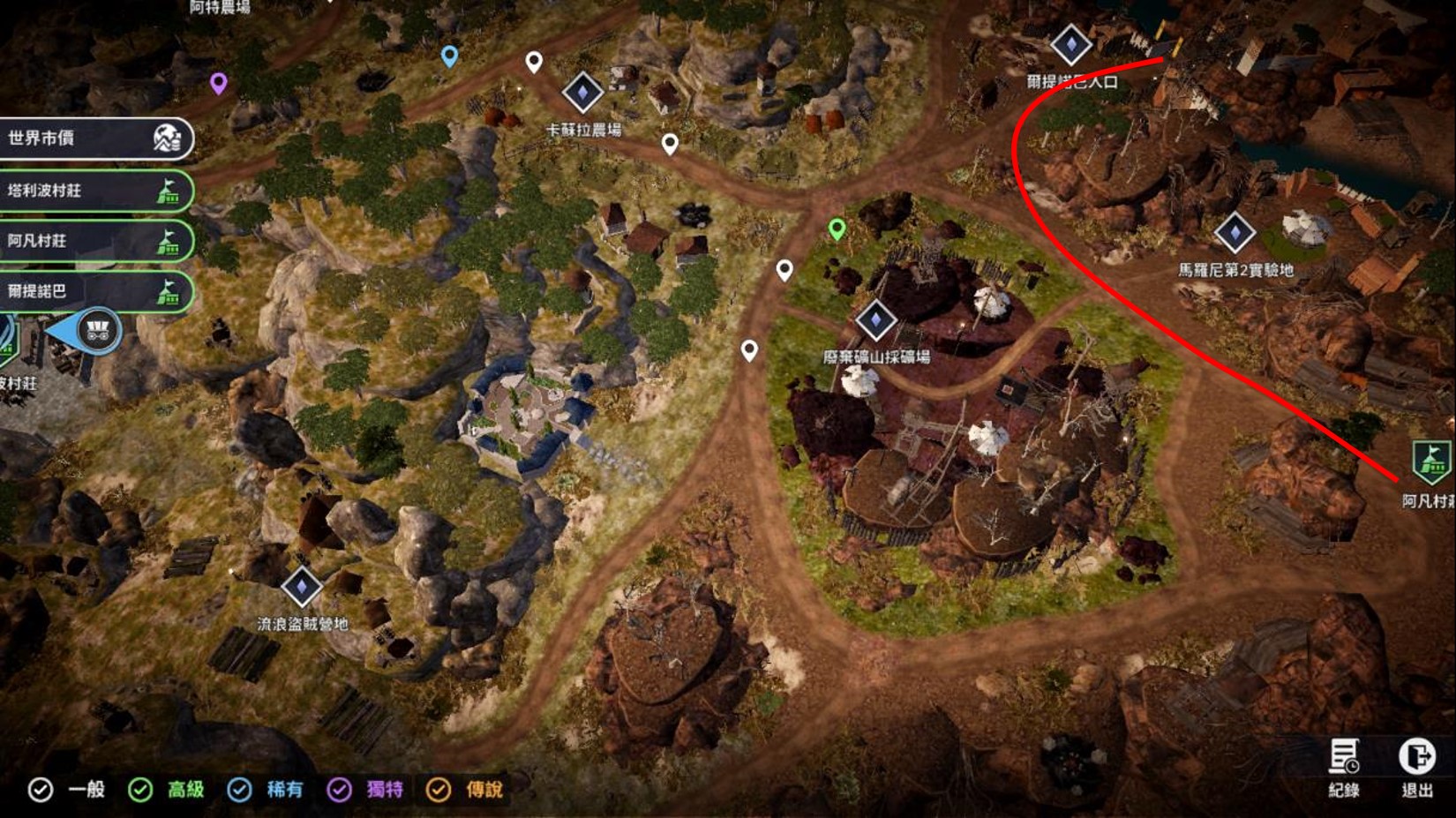Image resolution: width=1456 pixels, height=818 pixels.
Task: Click the purple map pin
Action: [219, 83]
